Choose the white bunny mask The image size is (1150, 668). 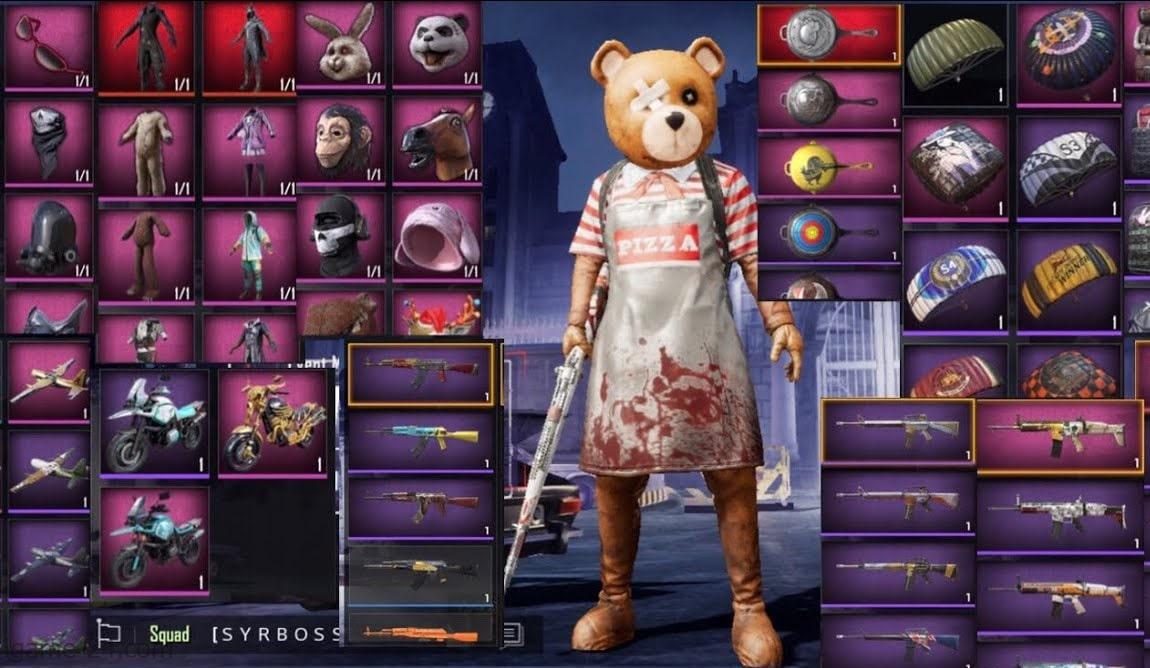[x=340, y=47]
